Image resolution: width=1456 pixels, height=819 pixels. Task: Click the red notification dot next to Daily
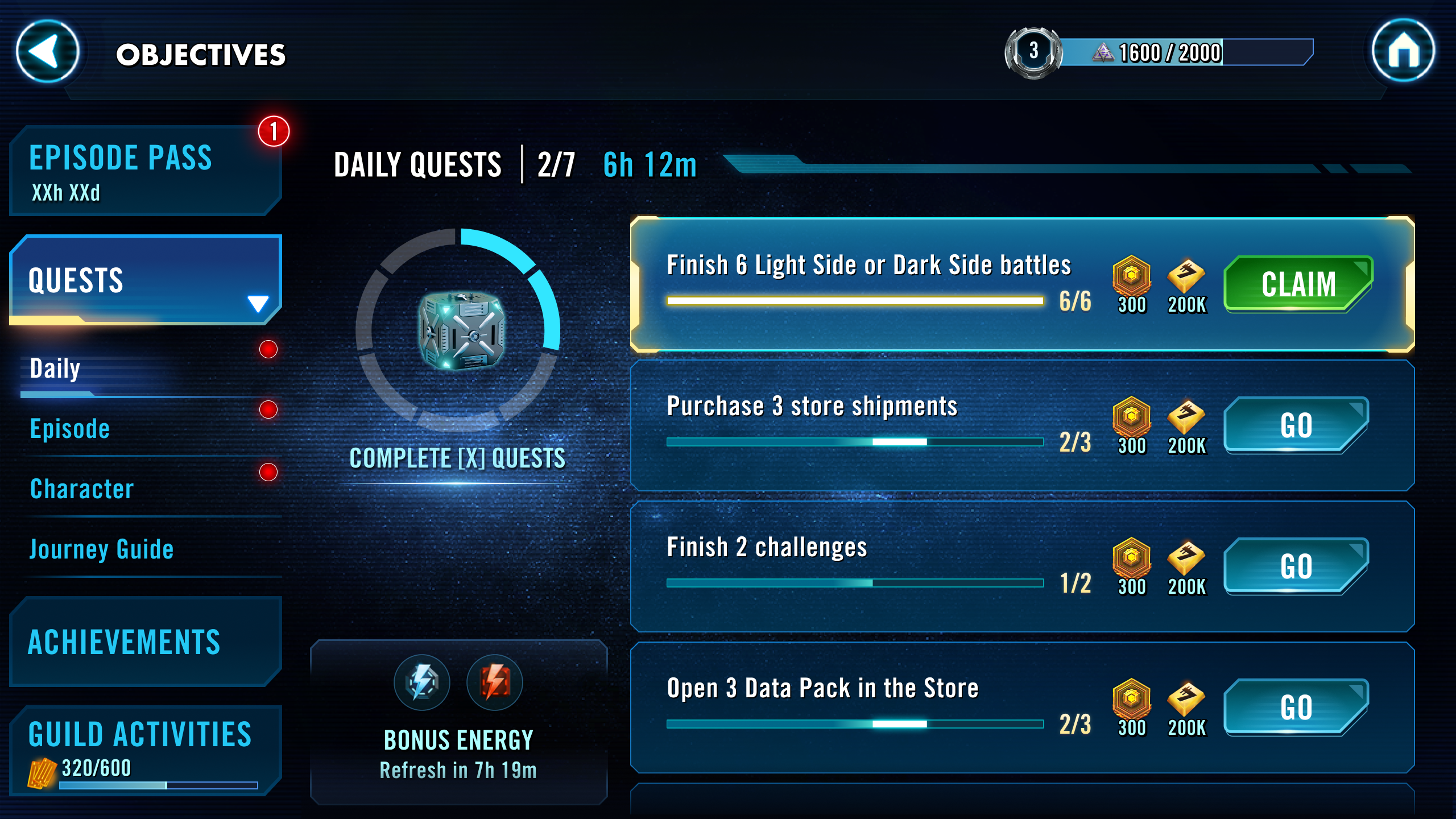coord(267,350)
